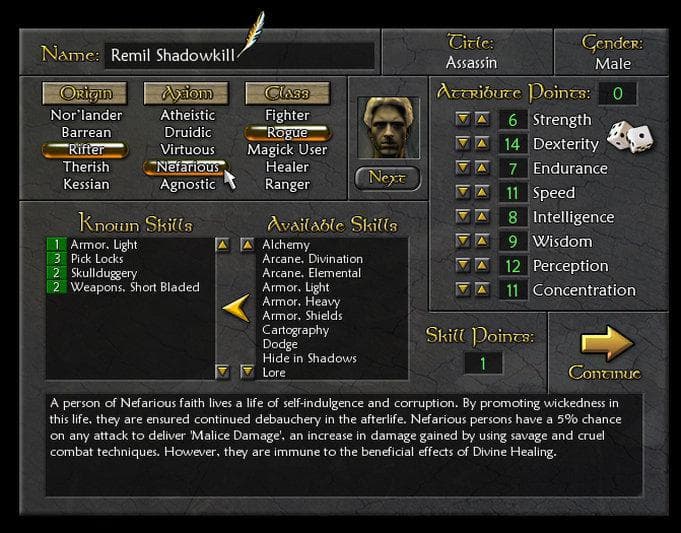Click the character face portrait

387,127
